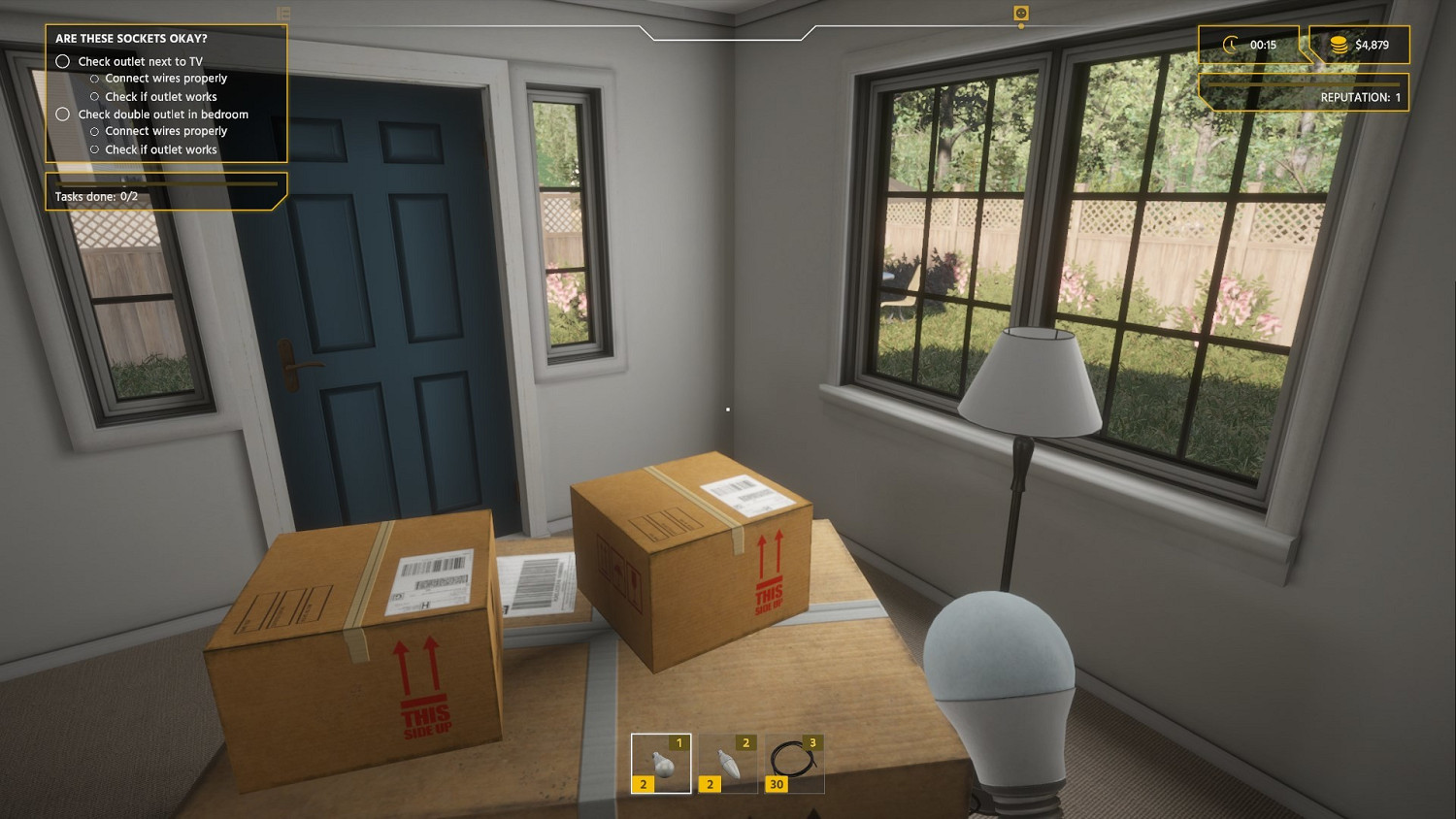Click the reputation progress bar

1306,85
